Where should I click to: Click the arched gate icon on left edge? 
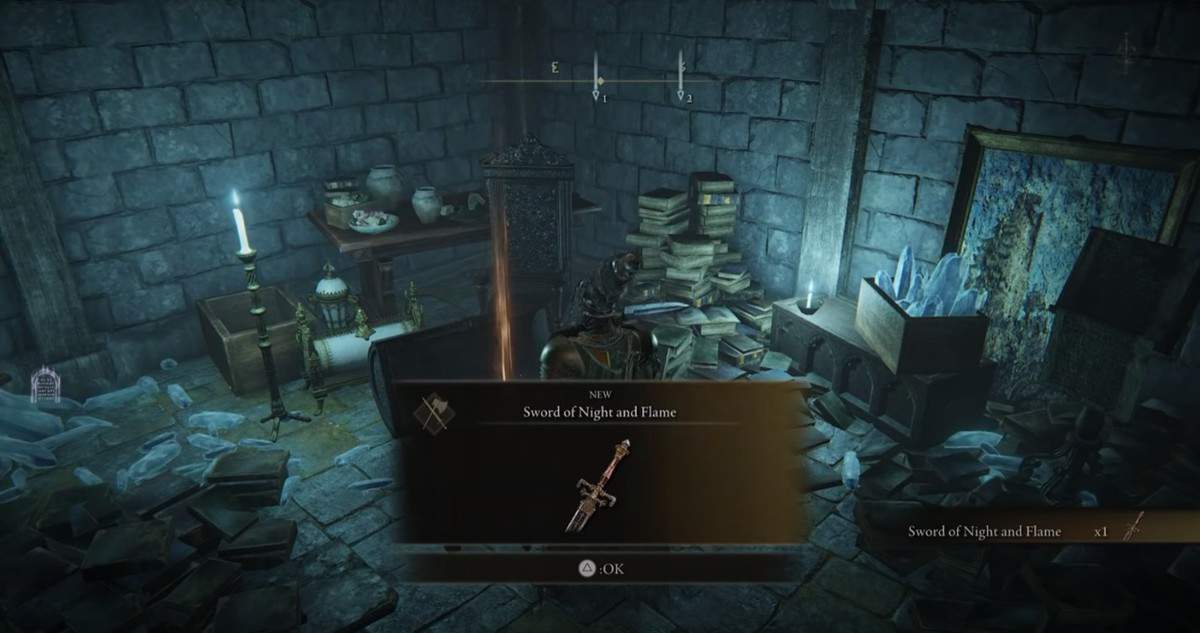(43, 385)
